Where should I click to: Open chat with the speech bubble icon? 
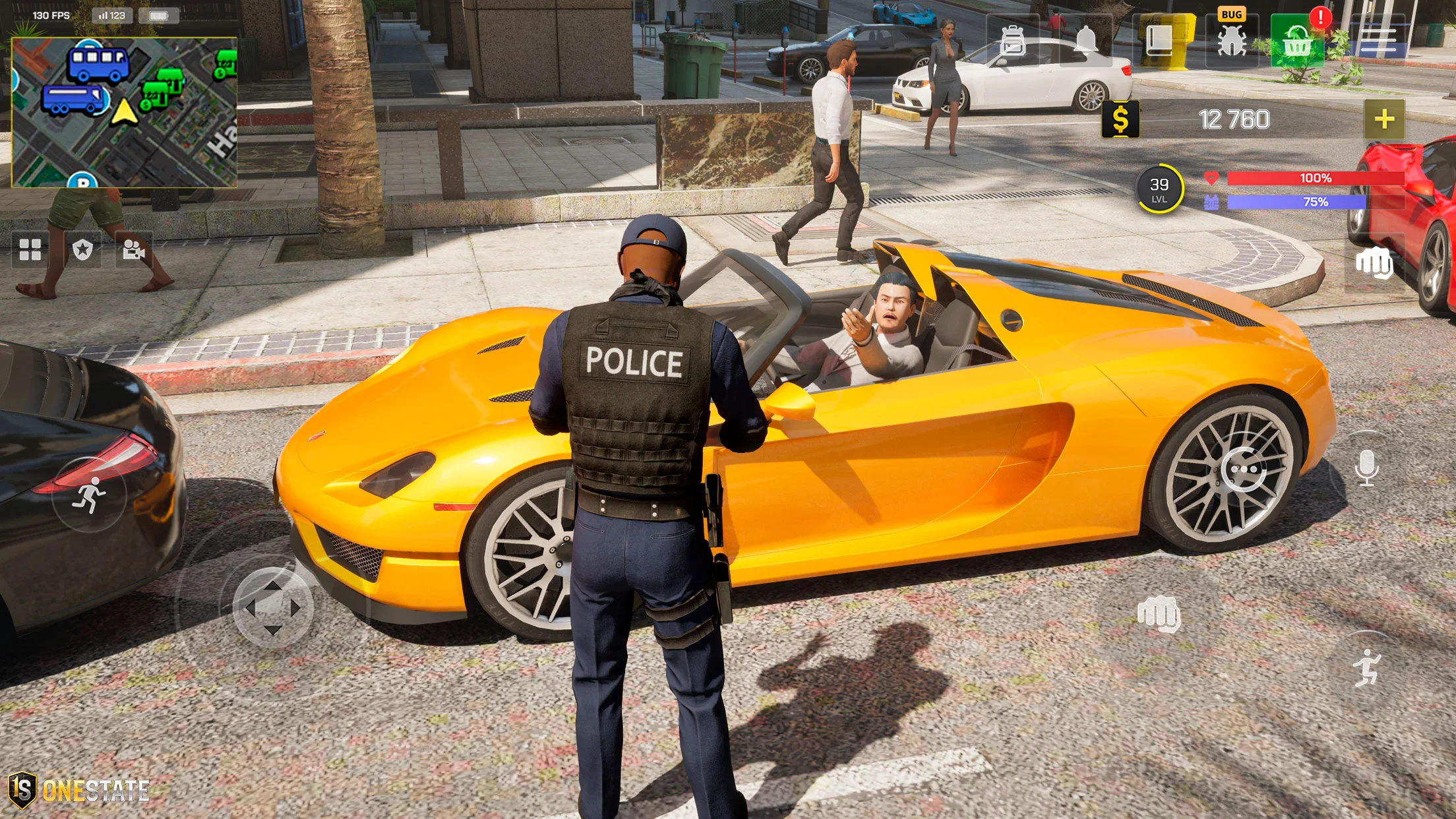tap(1244, 470)
